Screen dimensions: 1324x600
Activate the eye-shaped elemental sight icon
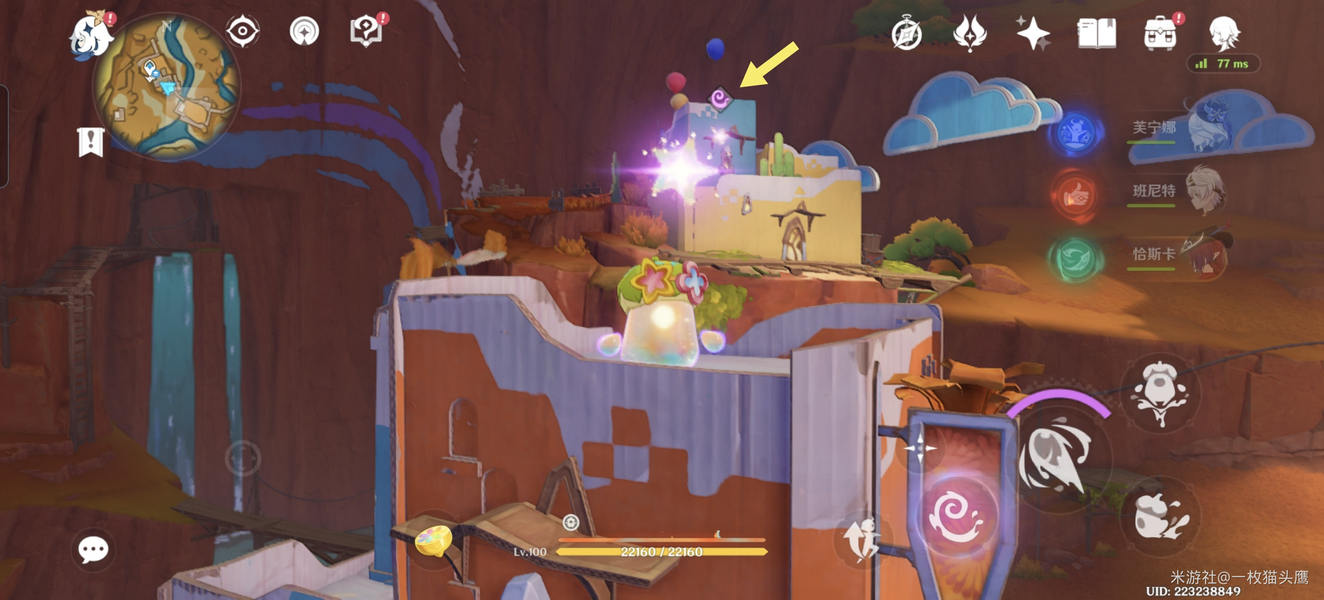coord(243,32)
